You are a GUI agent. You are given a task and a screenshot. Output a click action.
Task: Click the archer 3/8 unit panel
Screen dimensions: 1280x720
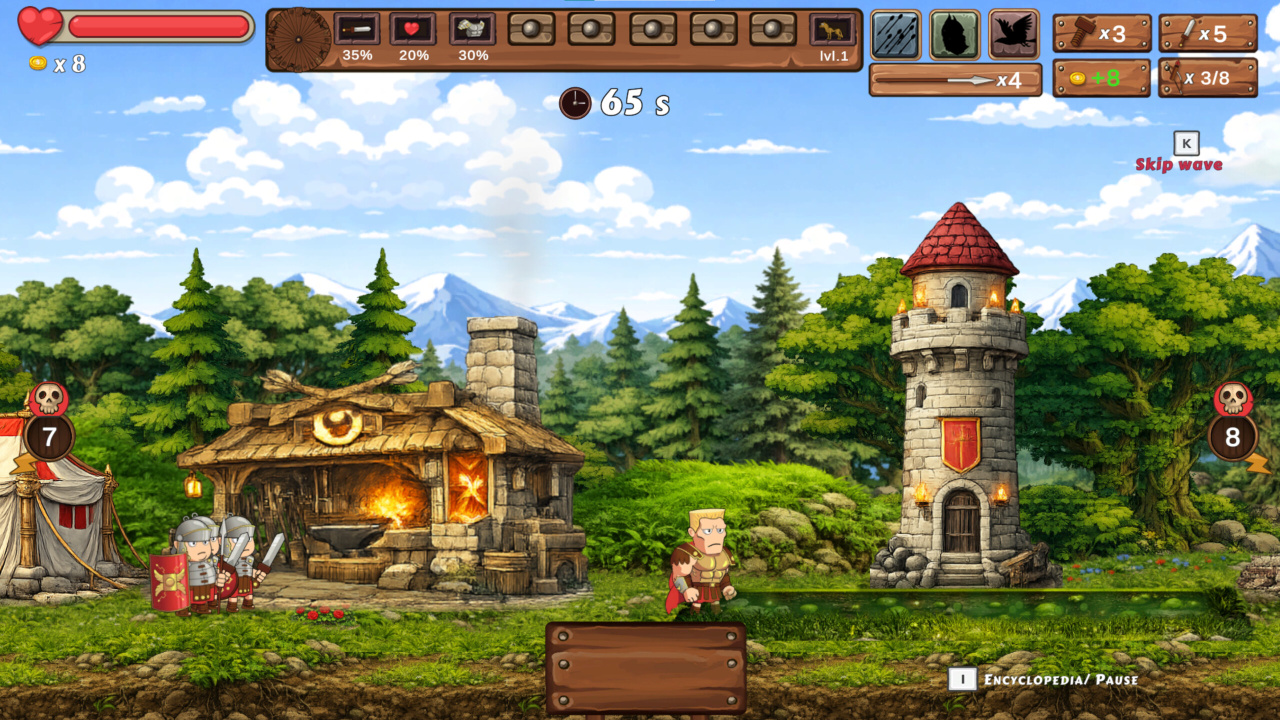coord(1207,78)
